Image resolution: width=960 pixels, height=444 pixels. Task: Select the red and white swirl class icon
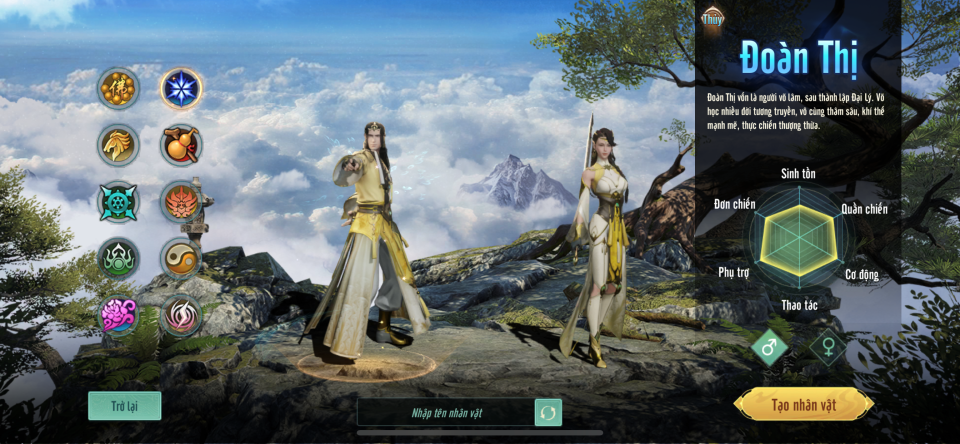click(182, 316)
